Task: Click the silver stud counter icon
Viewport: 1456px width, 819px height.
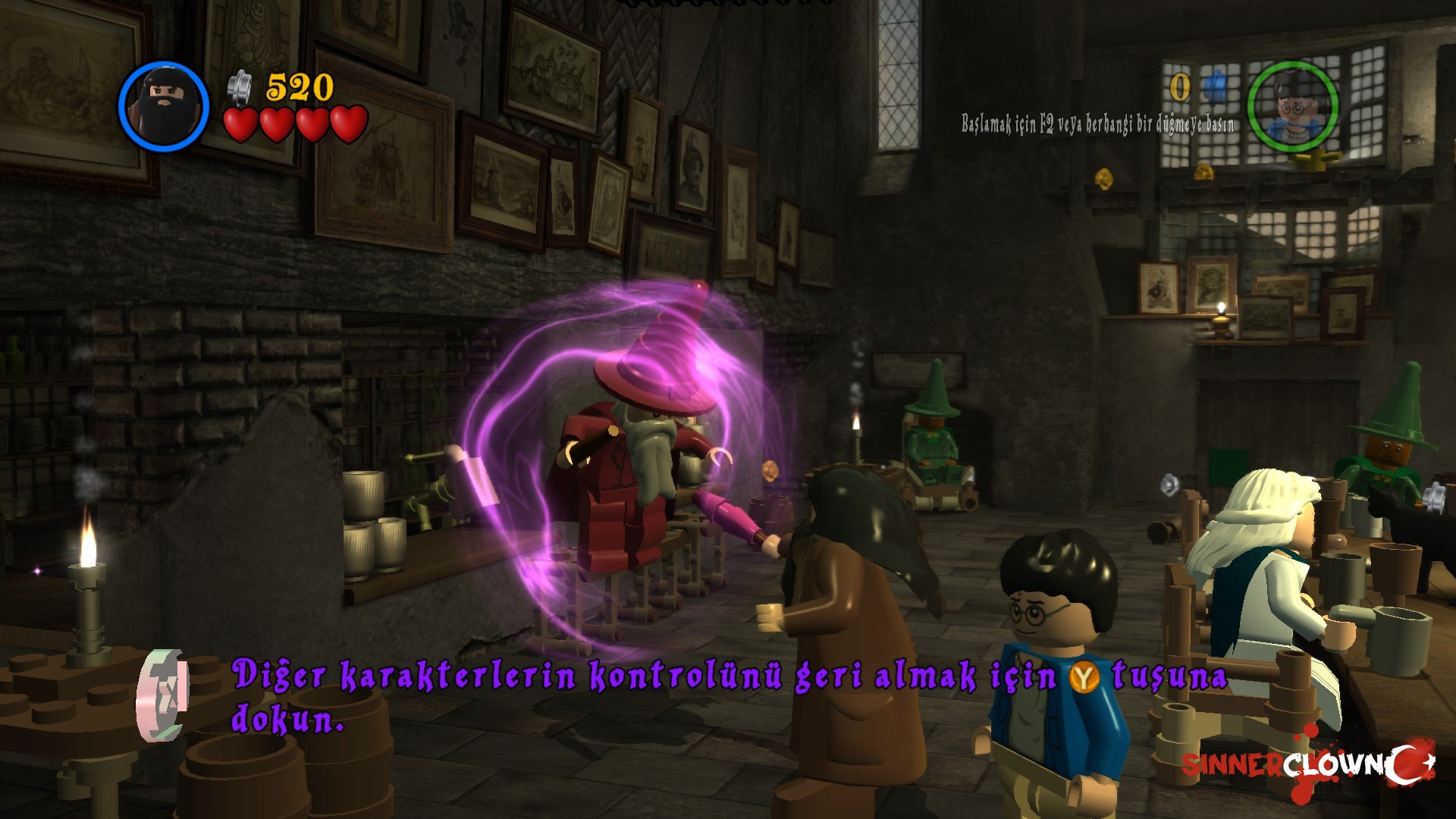Action: click(240, 86)
